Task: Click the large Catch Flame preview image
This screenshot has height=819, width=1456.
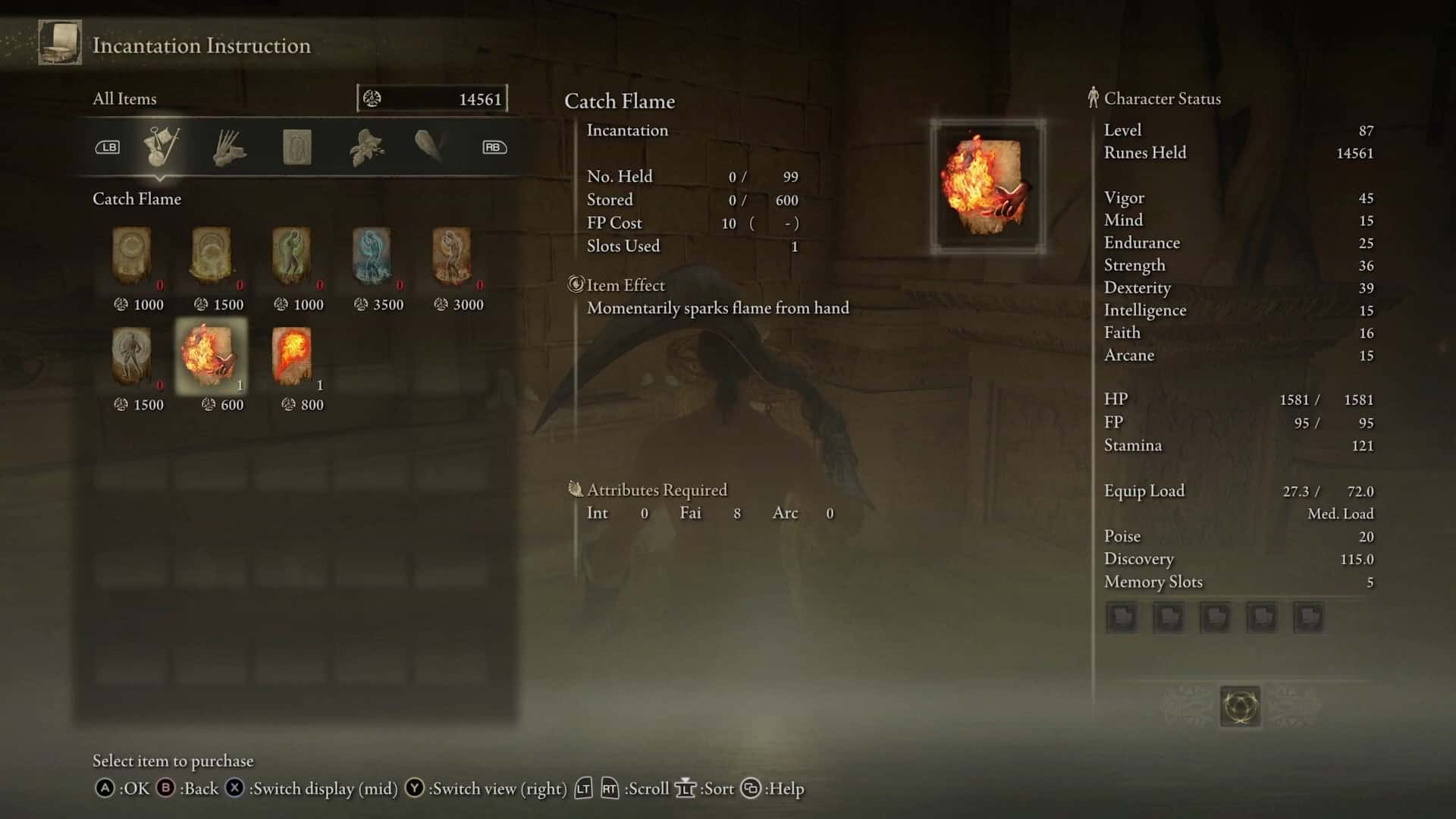Action: tap(987, 186)
